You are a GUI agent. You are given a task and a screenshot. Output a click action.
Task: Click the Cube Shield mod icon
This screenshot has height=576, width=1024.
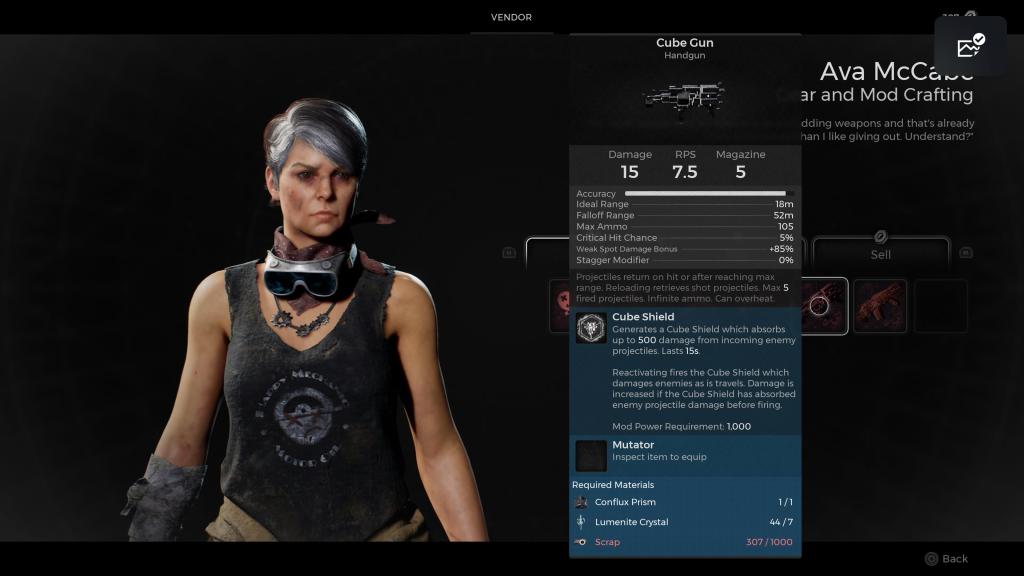(591, 328)
